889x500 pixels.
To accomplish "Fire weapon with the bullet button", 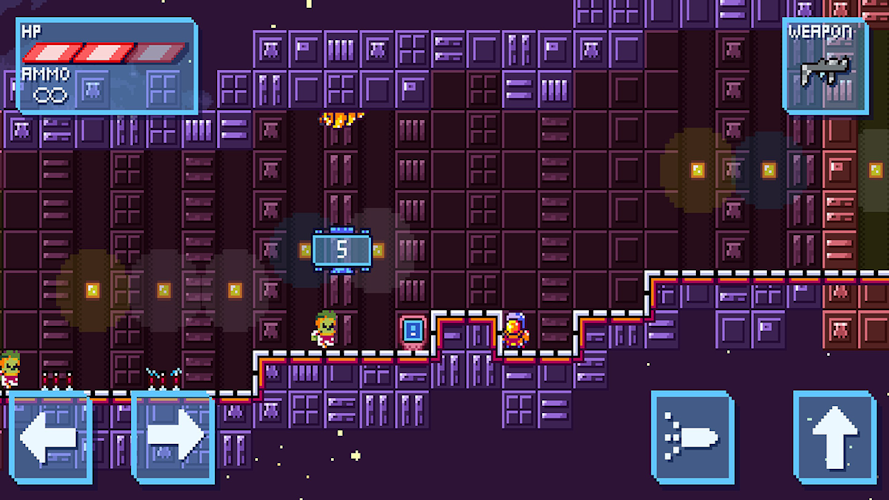I will click(692, 438).
